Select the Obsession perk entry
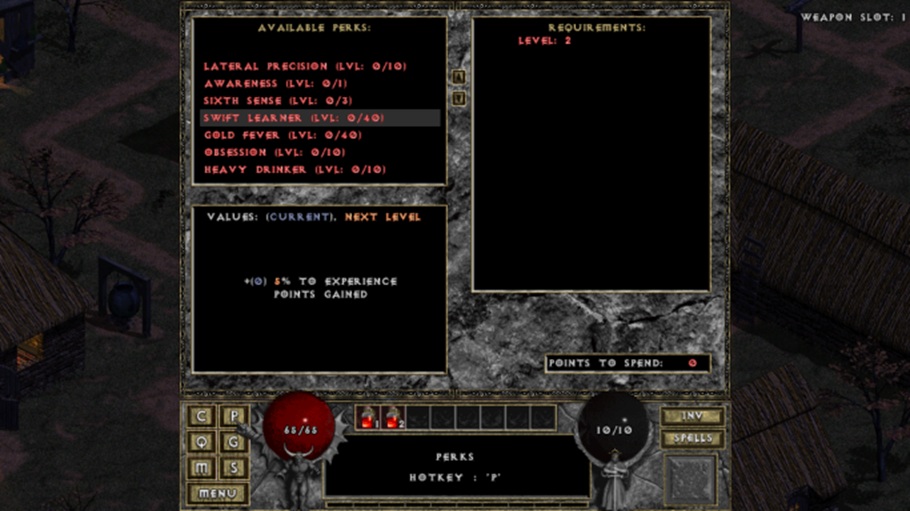 [x=274, y=152]
